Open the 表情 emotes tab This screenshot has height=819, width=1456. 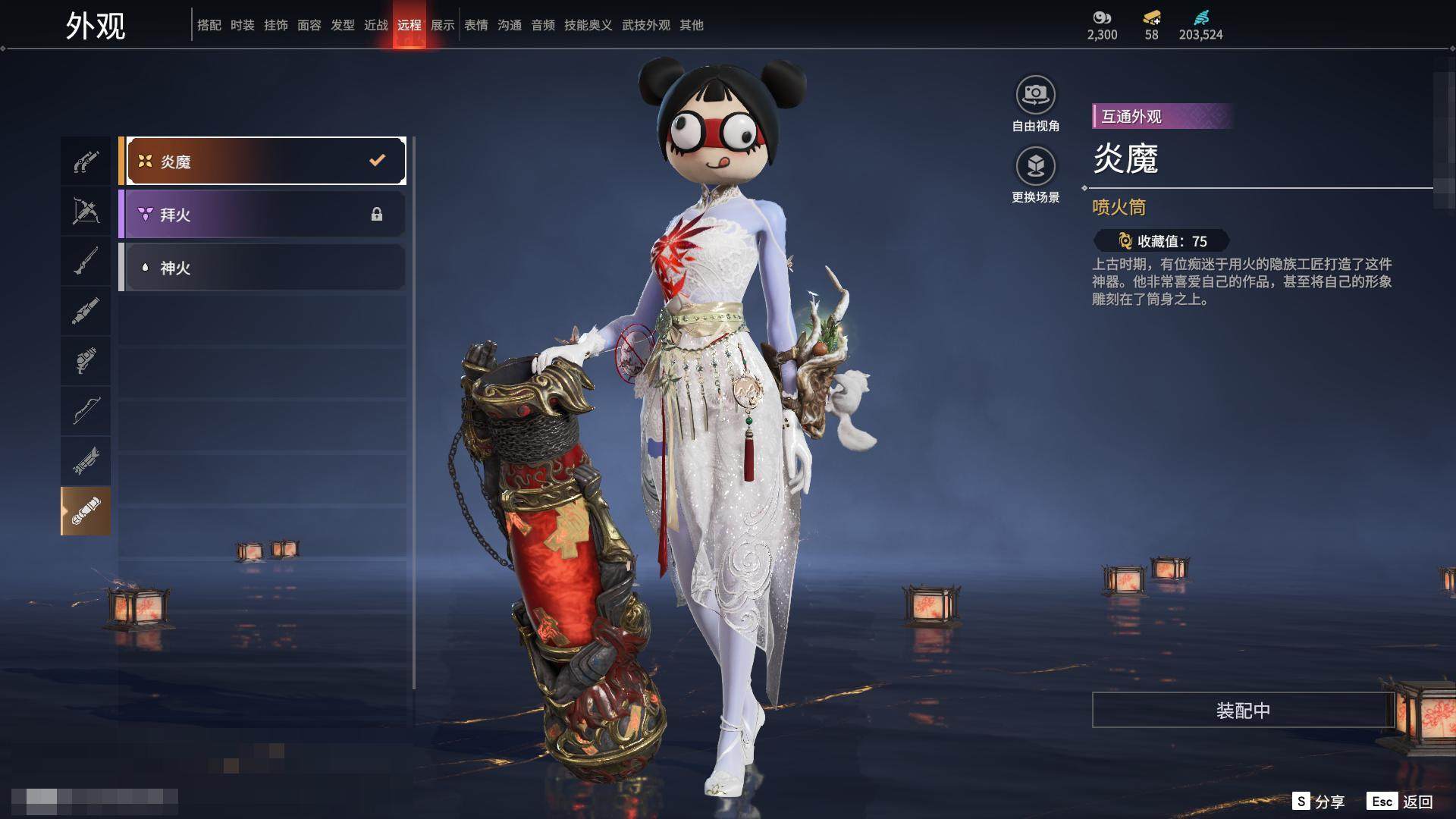coord(476,25)
